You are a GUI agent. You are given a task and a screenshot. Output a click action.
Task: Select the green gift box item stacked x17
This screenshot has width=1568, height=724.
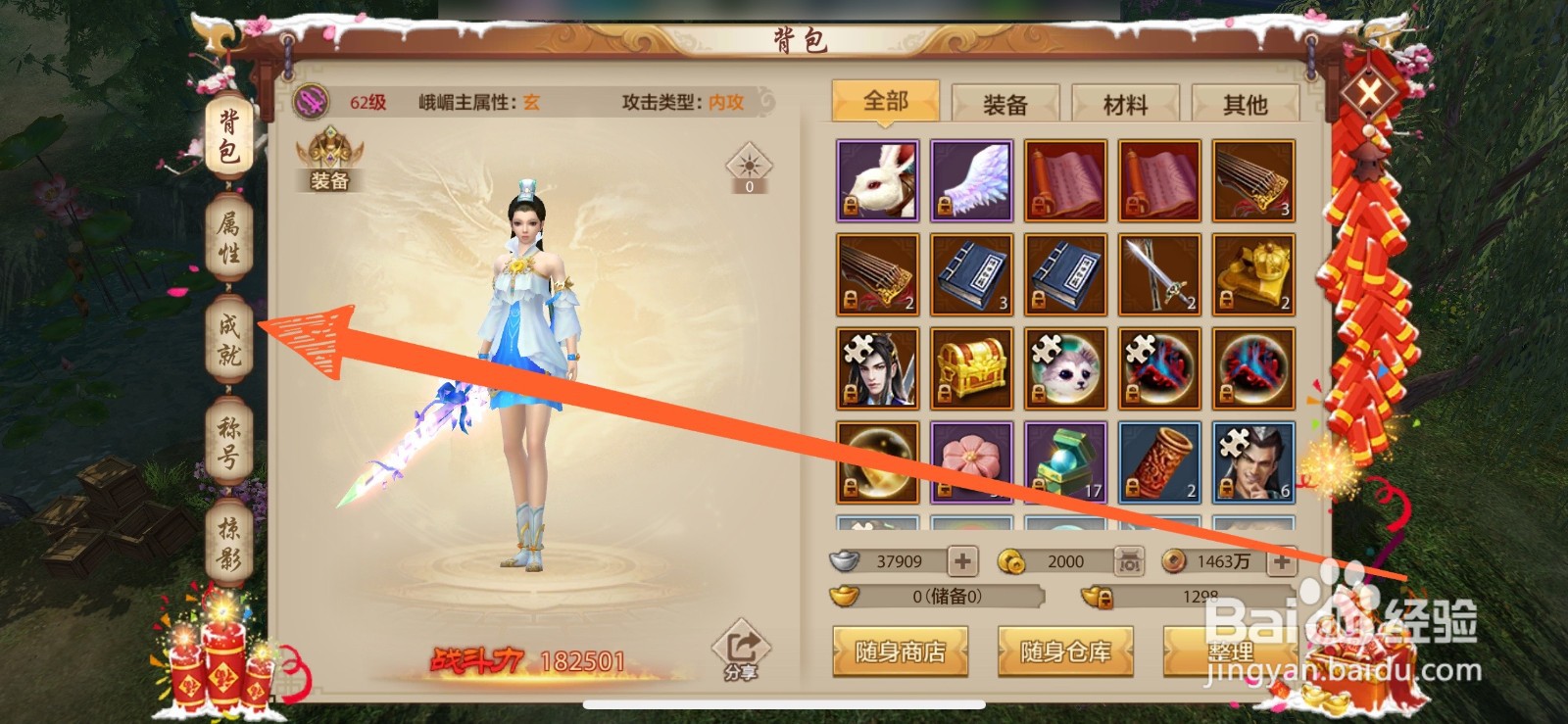1065,460
